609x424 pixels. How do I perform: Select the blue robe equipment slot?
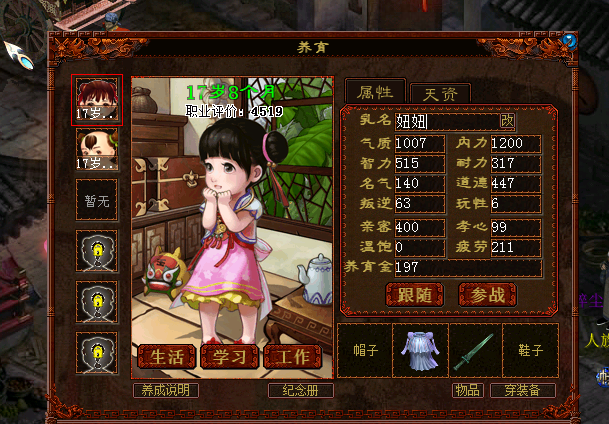420,350
